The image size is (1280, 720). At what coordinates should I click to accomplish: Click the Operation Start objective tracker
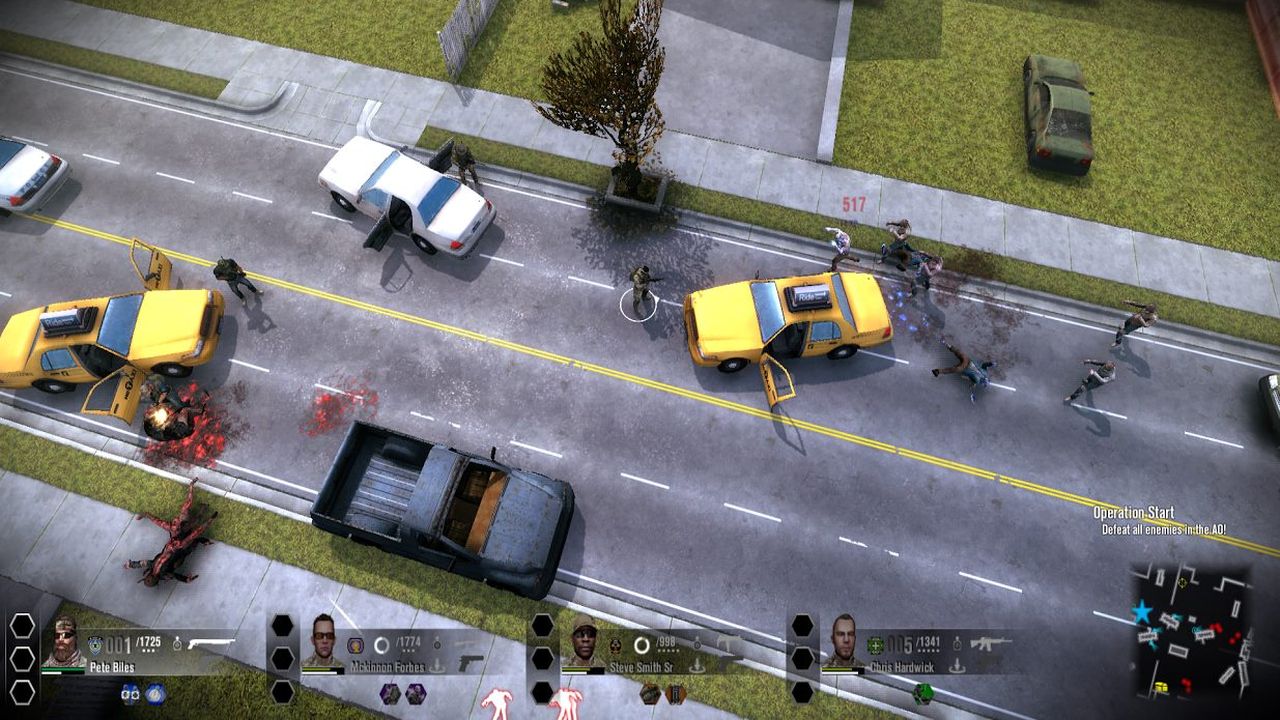pyautogui.click(x=1160, y=520)
